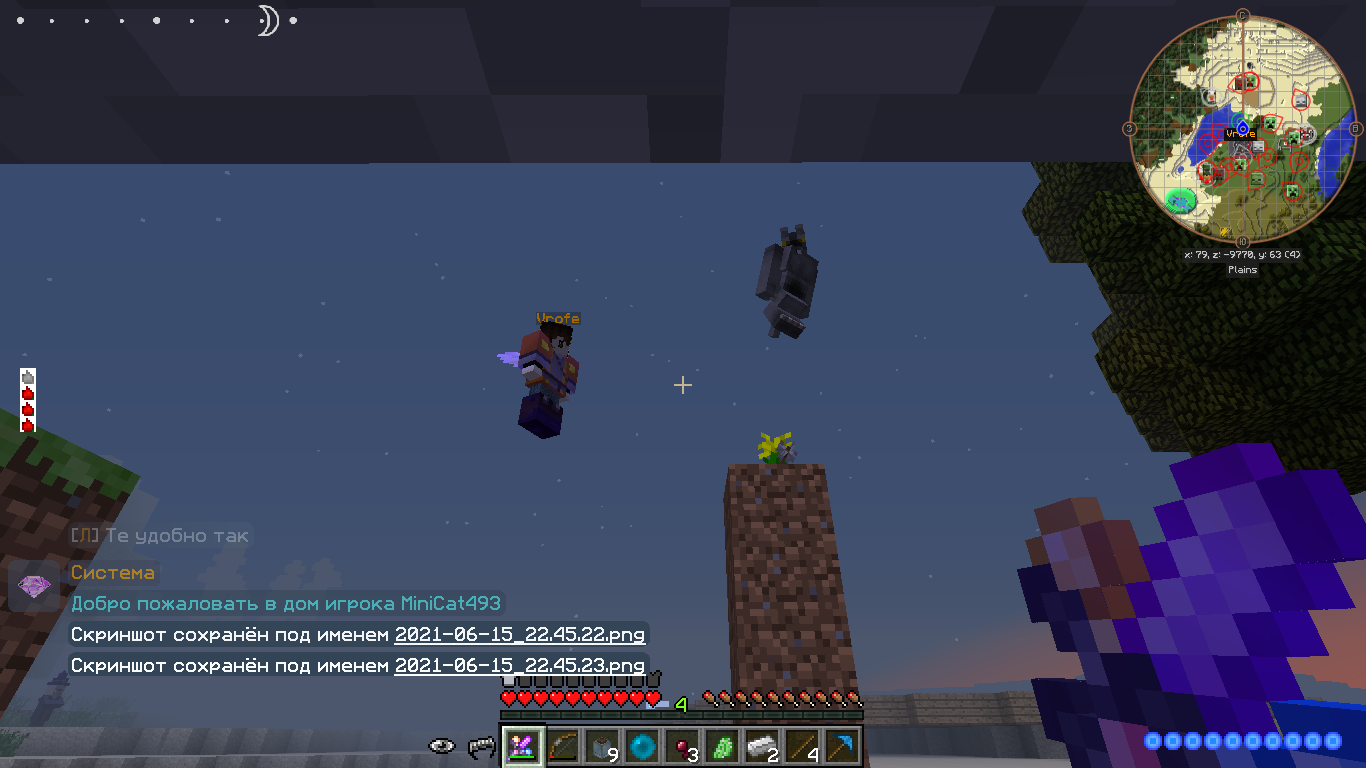Select the cyan orb hotbar slot
The height and width of the screenshot is (768, 1366).
click(642, 746)
